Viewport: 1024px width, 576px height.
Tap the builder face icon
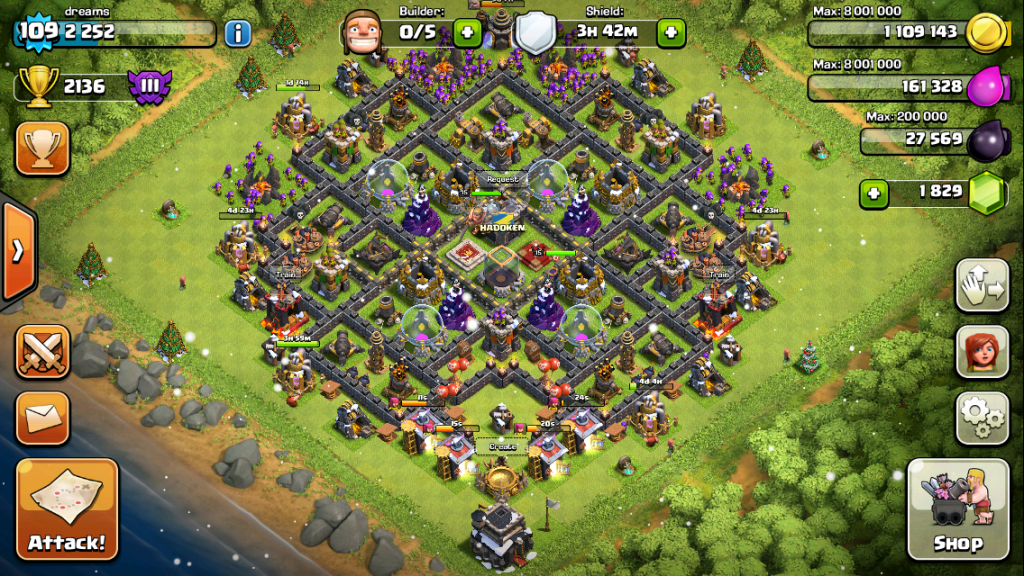pos(363,33)
